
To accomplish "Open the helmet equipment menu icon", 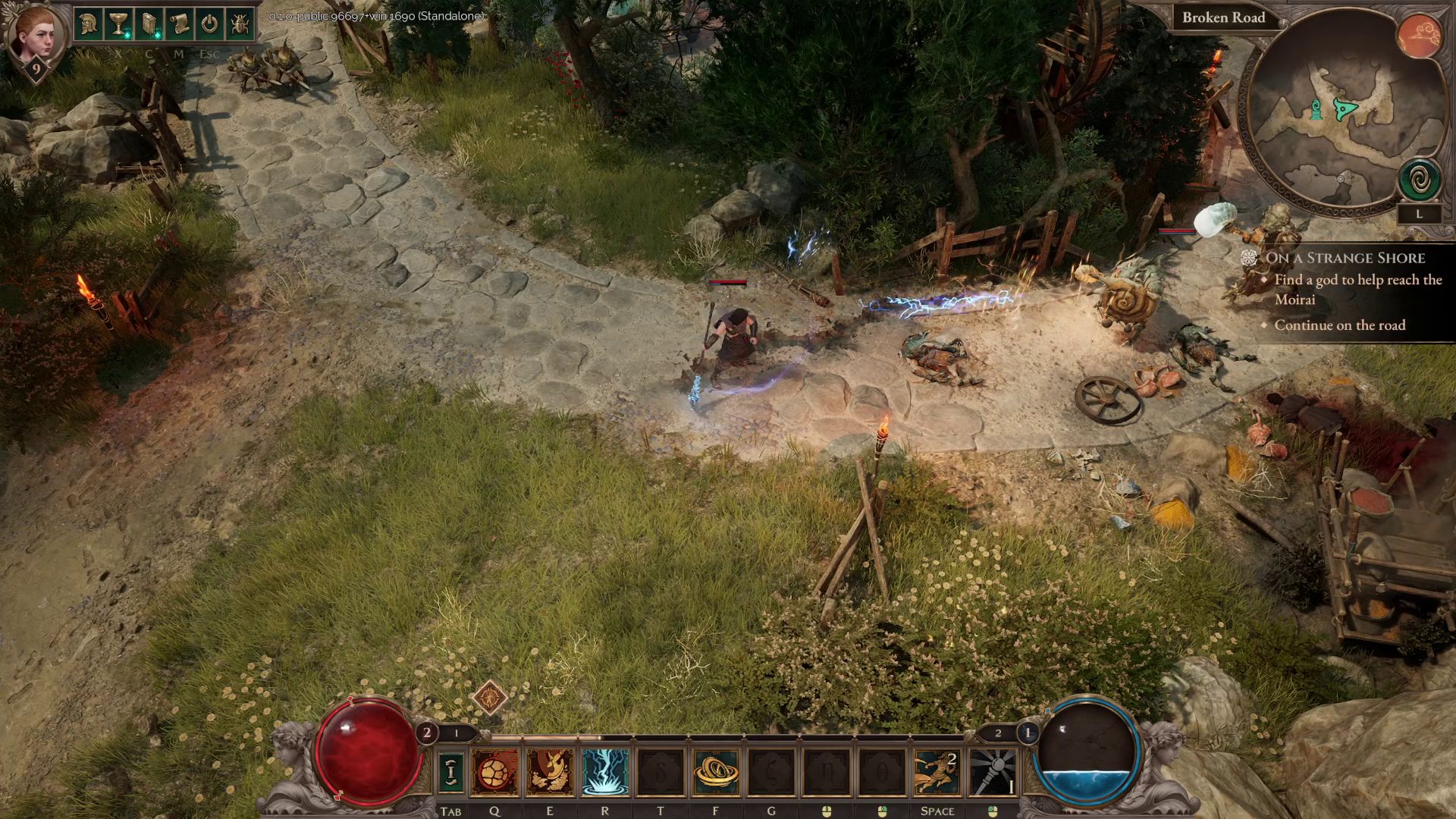I will (88, 24).
